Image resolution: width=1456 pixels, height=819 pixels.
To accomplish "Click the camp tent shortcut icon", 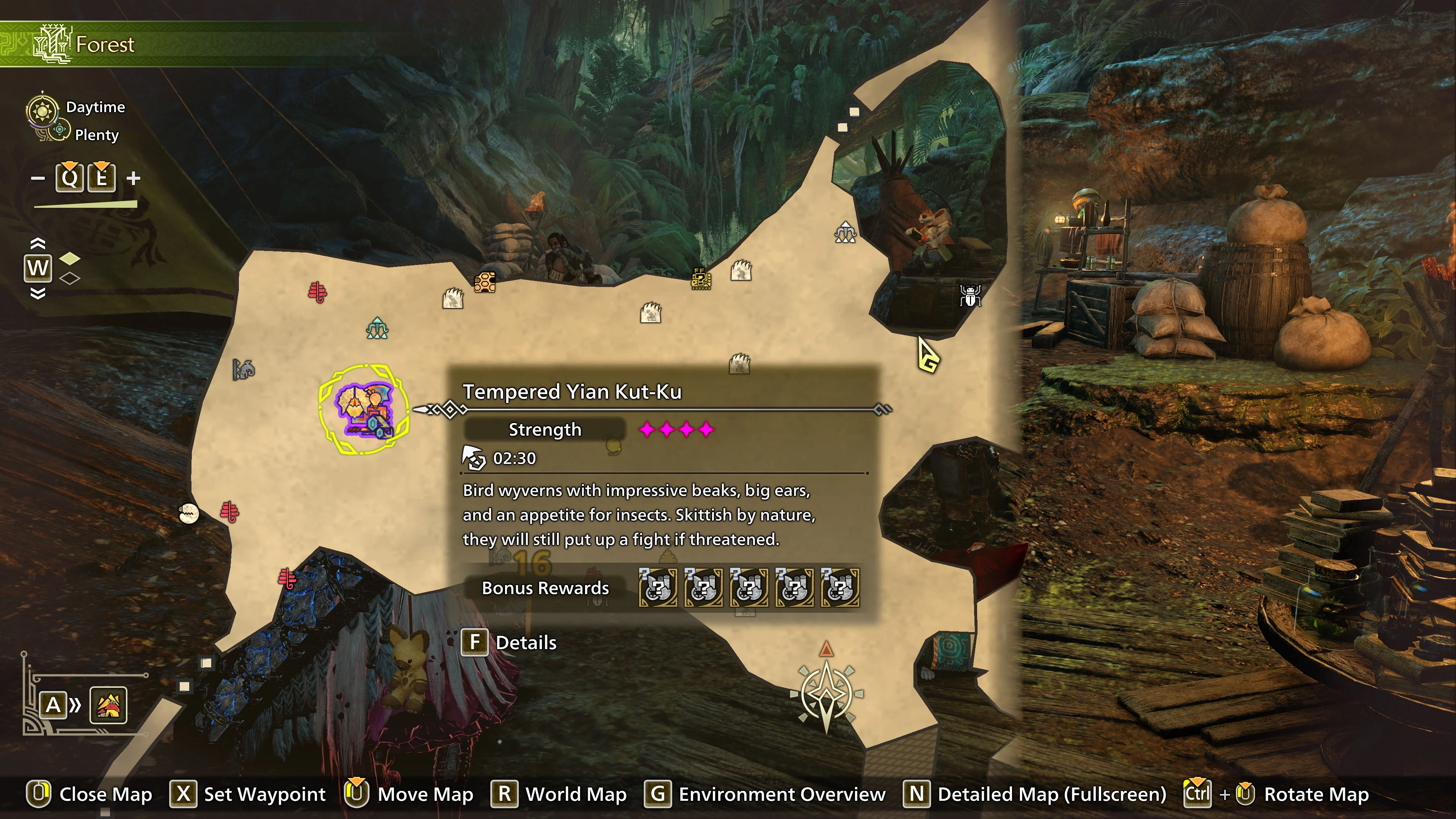I will coord(108,705).
